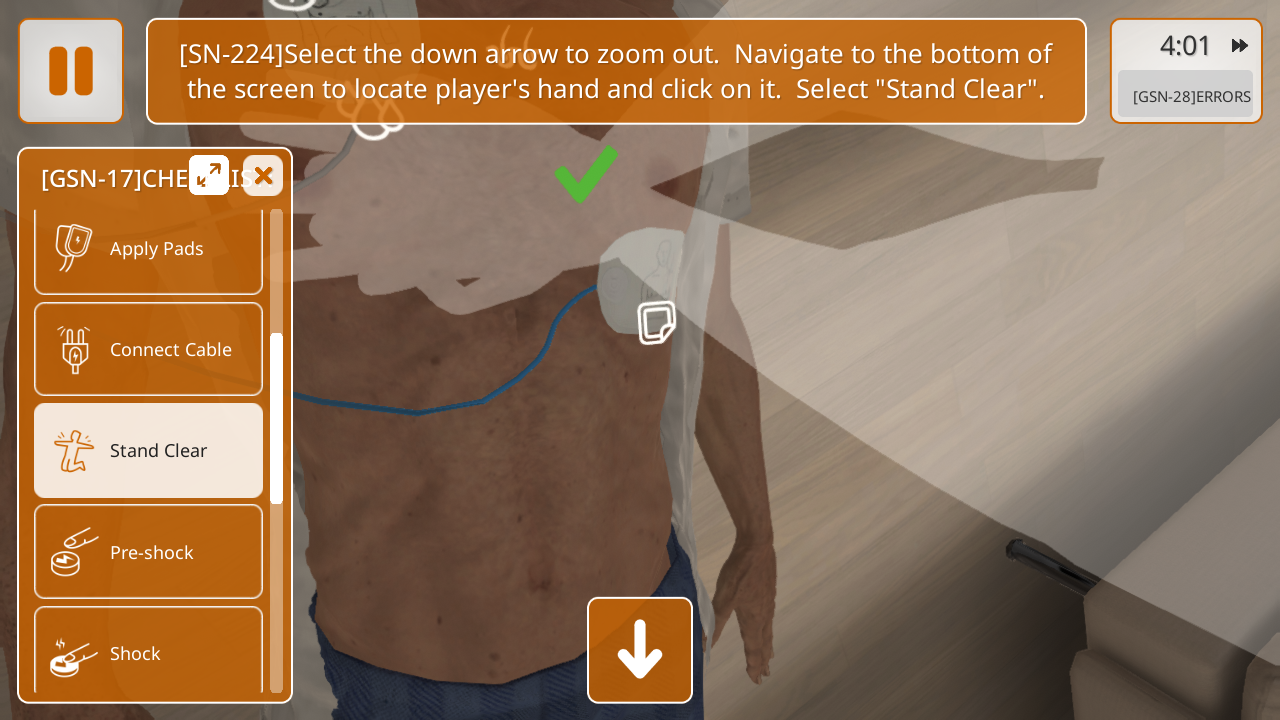The width and height of the screenshot is (1280, 720).
Task: Click the white note icon on the pad
Action: pyautogui.click(x=656, y=323)
